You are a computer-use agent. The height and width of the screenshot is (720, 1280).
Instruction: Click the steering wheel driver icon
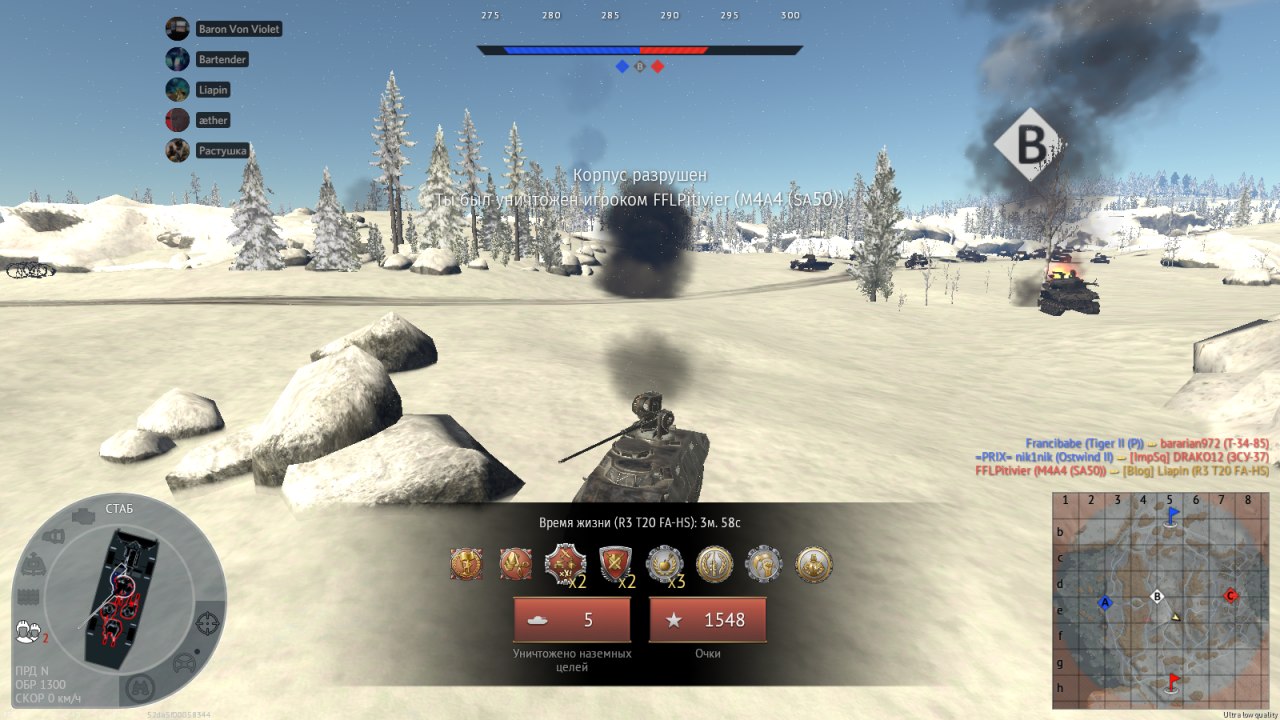tap(184, 662)
